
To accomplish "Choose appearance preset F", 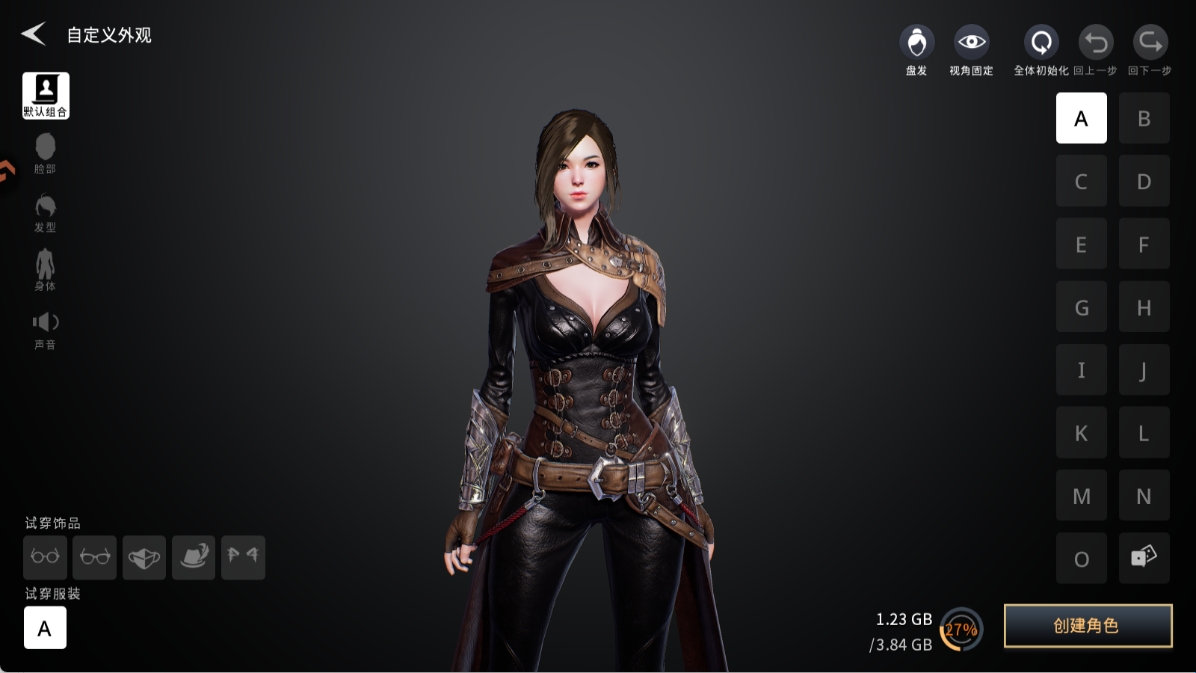I will [1144, 245].
